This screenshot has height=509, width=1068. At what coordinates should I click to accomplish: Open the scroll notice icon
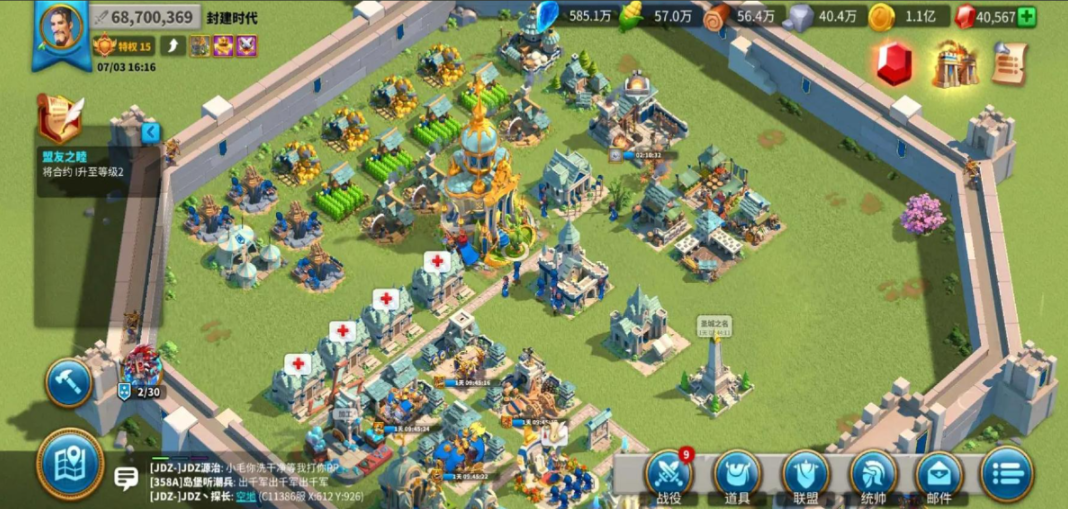[1010, 64]
